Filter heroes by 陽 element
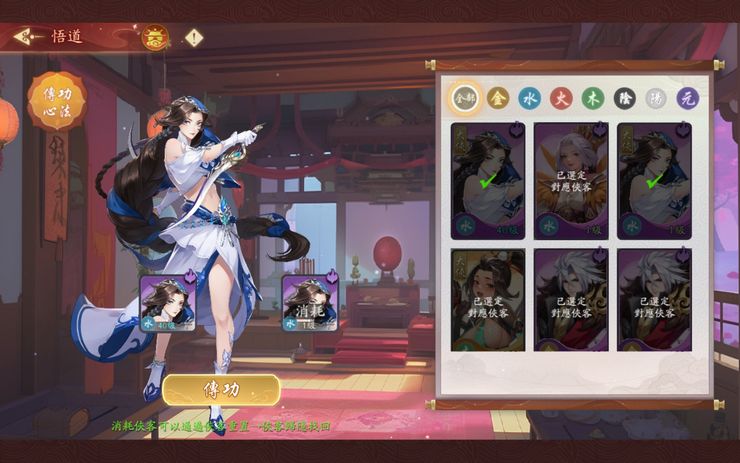Screen dimensions: 740x463 [x=656, y=98]
